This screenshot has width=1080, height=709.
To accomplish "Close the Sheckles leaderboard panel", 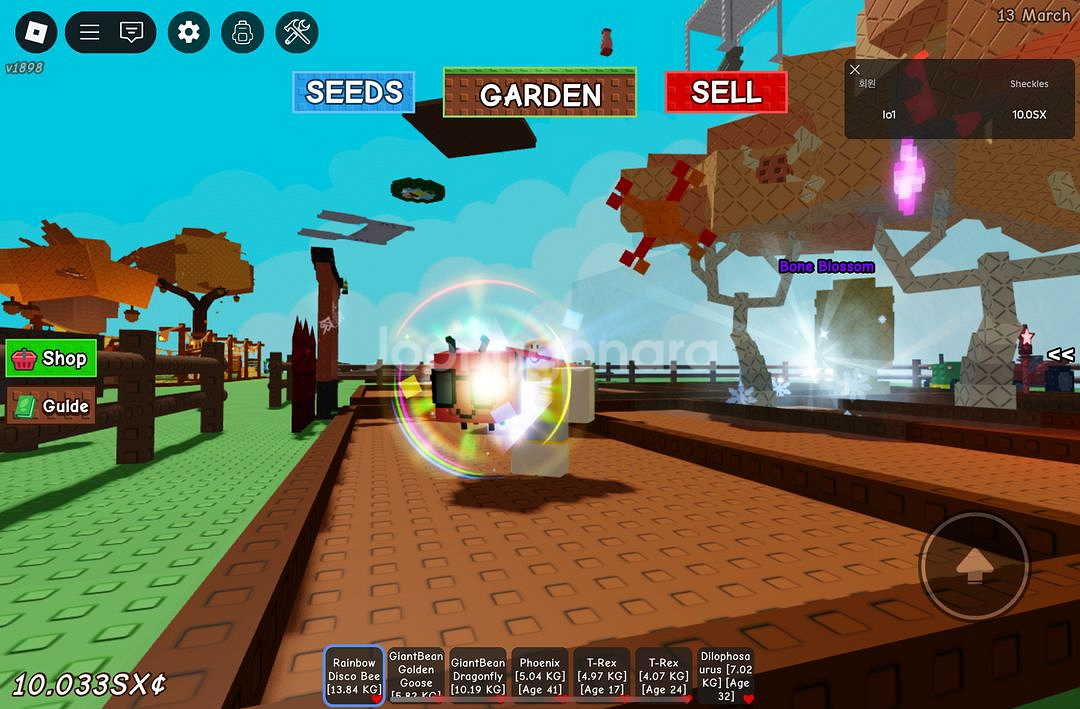I will click(x=855, y=70).
